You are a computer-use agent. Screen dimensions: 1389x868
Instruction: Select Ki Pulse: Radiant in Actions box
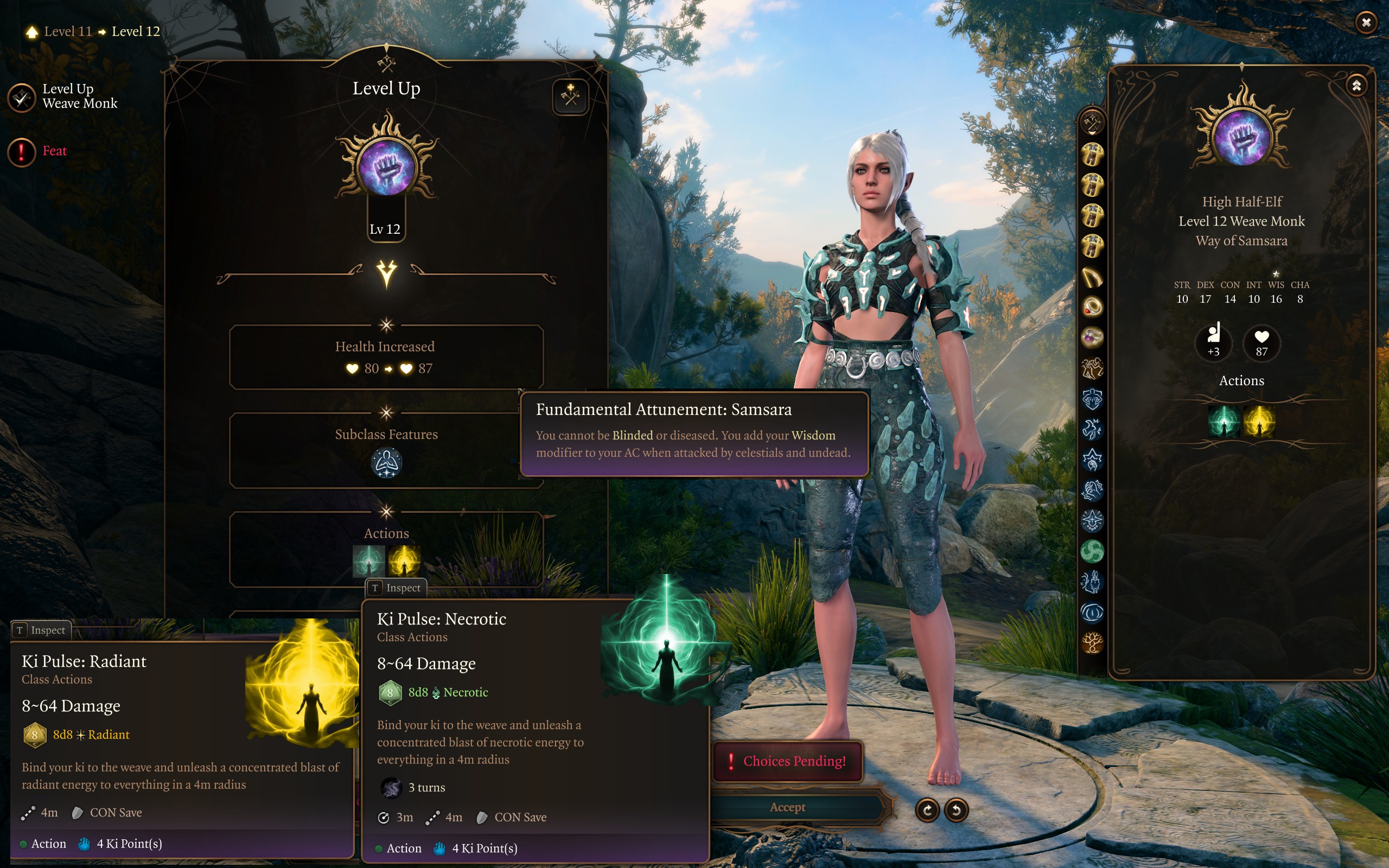404,561
